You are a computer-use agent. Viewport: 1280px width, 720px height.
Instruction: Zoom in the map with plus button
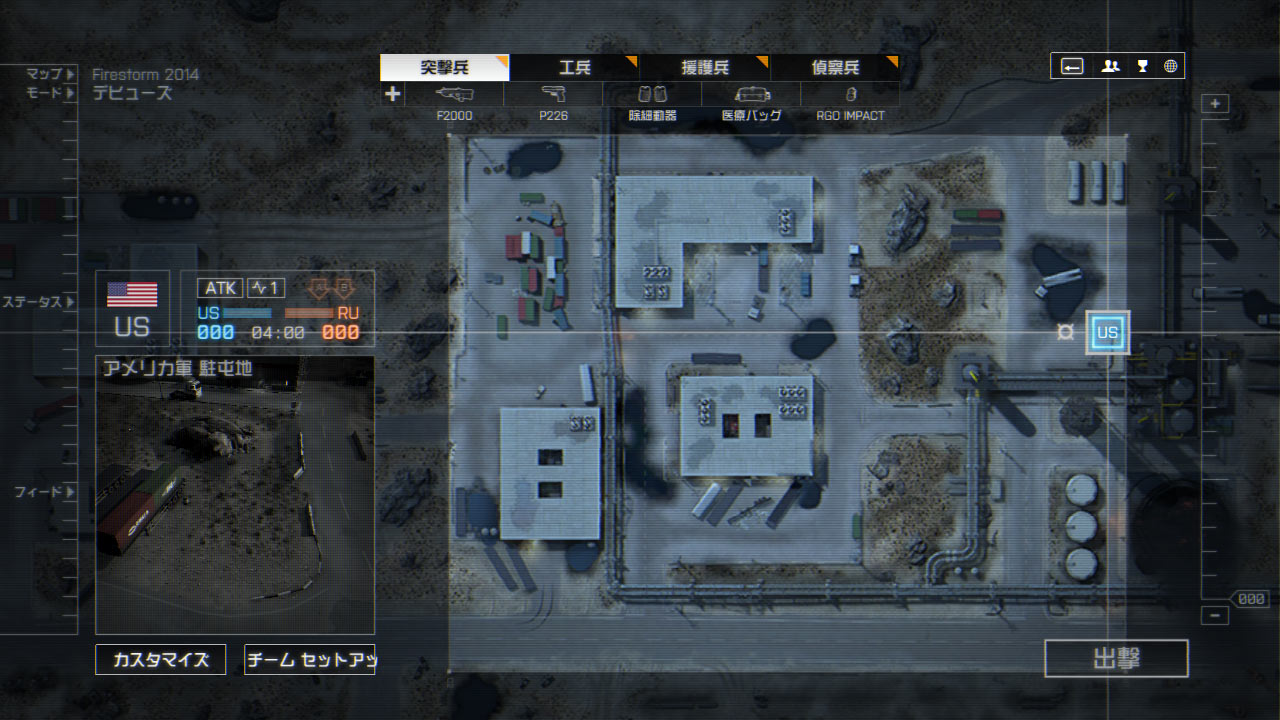[x=1215, y=104]
